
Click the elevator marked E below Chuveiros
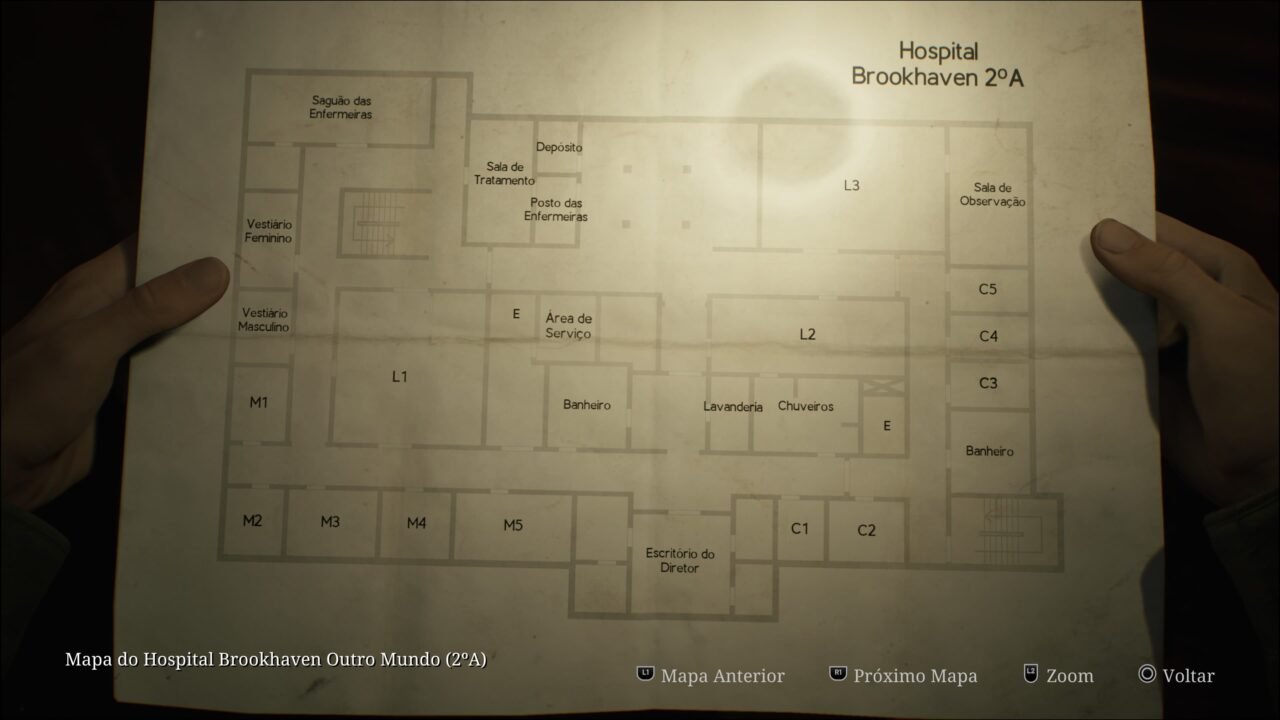coord(885,424)
